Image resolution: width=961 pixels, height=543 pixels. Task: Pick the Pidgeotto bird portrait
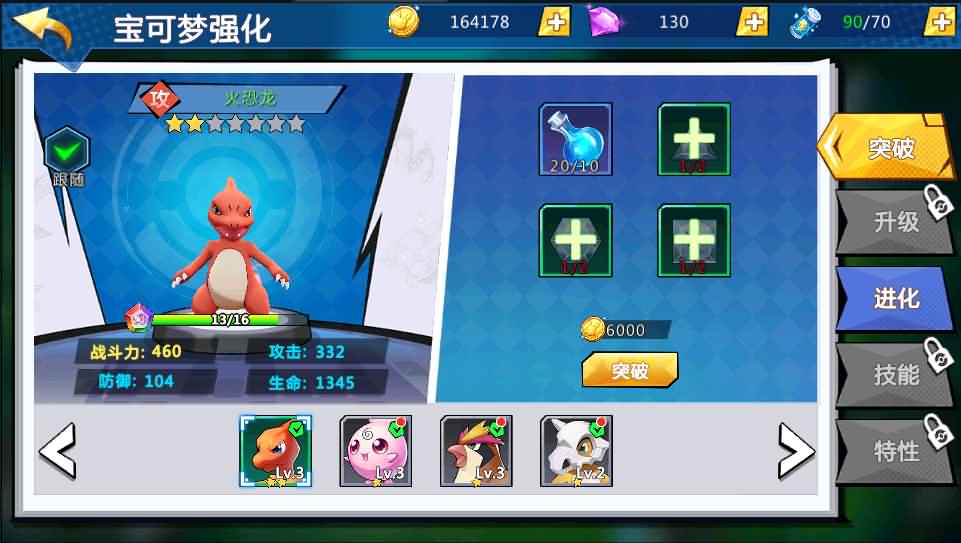coord(476,451)
